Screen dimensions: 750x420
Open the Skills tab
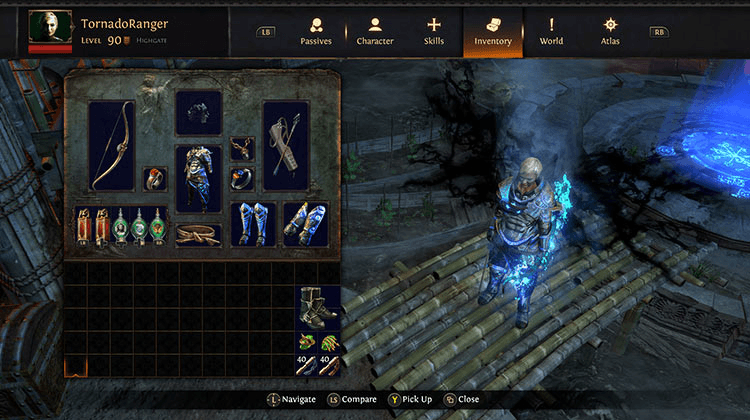pyautogui.click(x=434, y=32)
